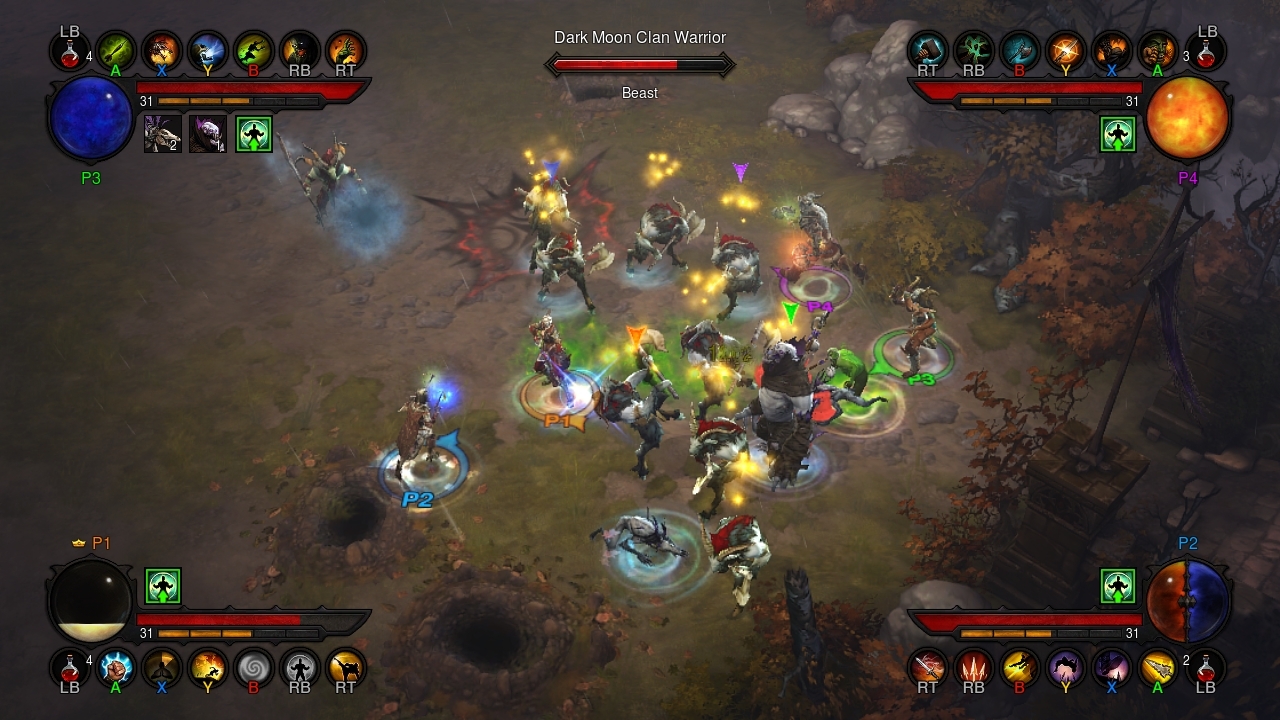Click the Dark Moon Clan Warrior health bar
Screen dimensions: 1280x720
[x=640, y=63]
